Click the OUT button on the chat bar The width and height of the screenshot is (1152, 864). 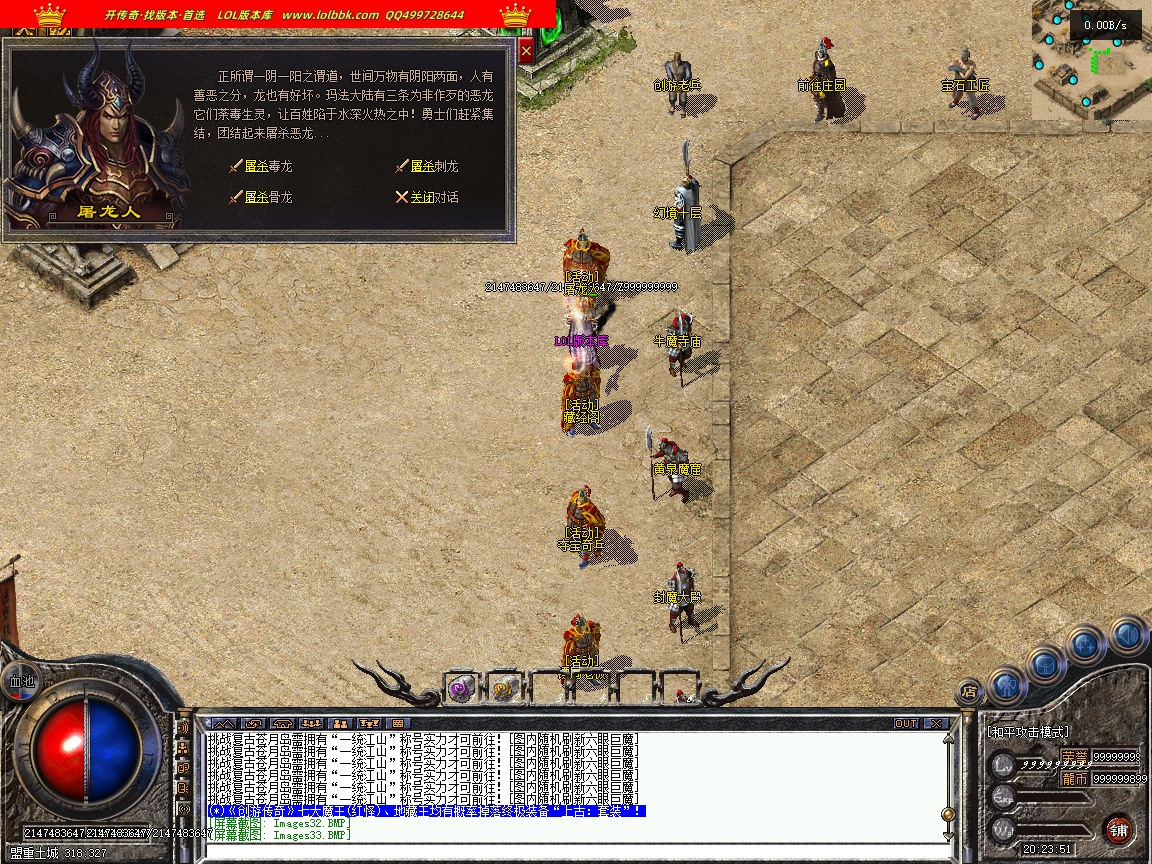pos(906,723)
